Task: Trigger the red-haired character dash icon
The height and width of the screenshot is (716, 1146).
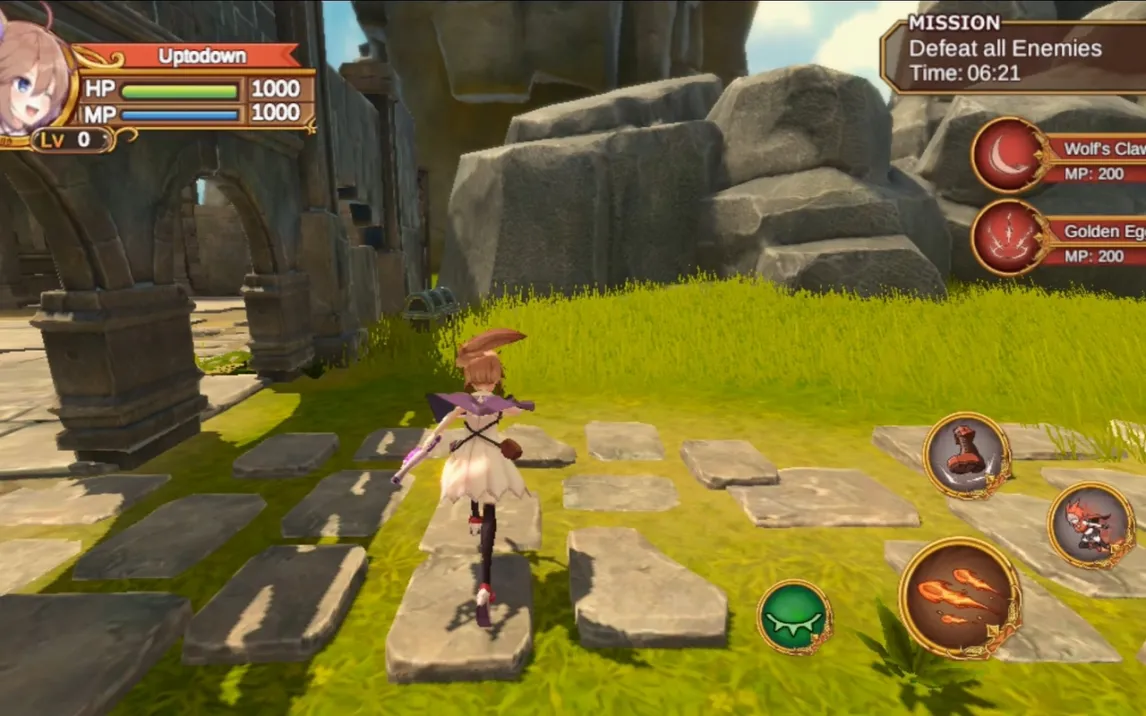Action: [1091, 525]
